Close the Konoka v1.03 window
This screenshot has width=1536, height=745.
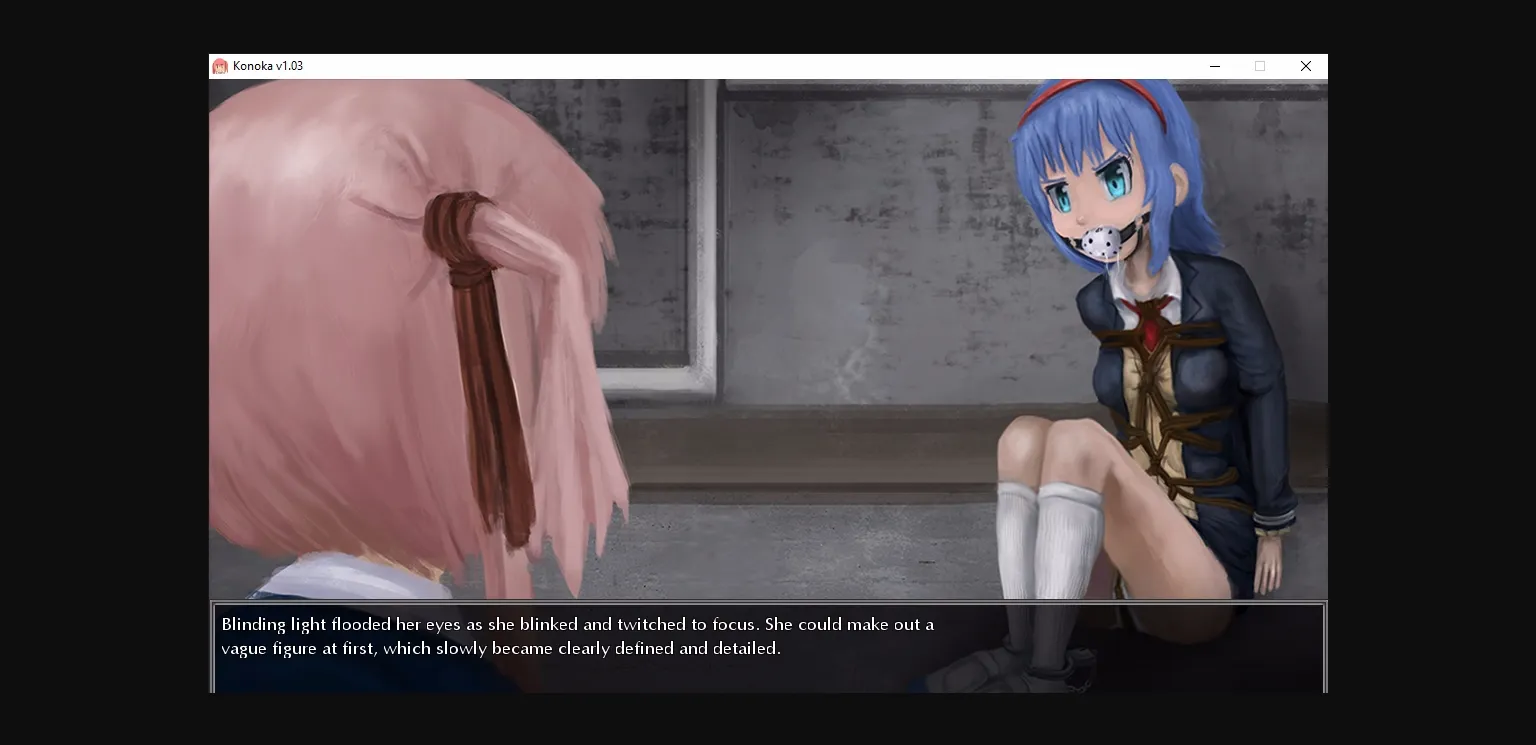pyautogui.click(x=1306, y=66)
